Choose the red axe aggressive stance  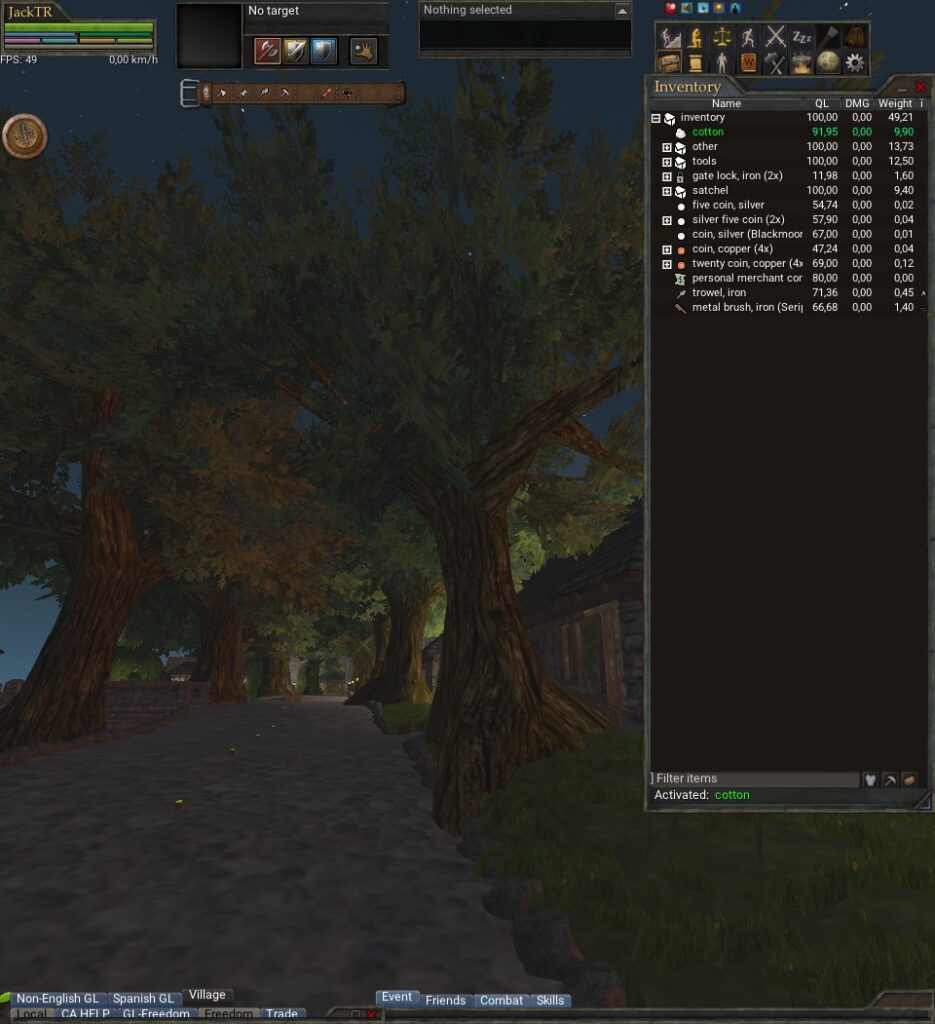click(x=266, y=50)
